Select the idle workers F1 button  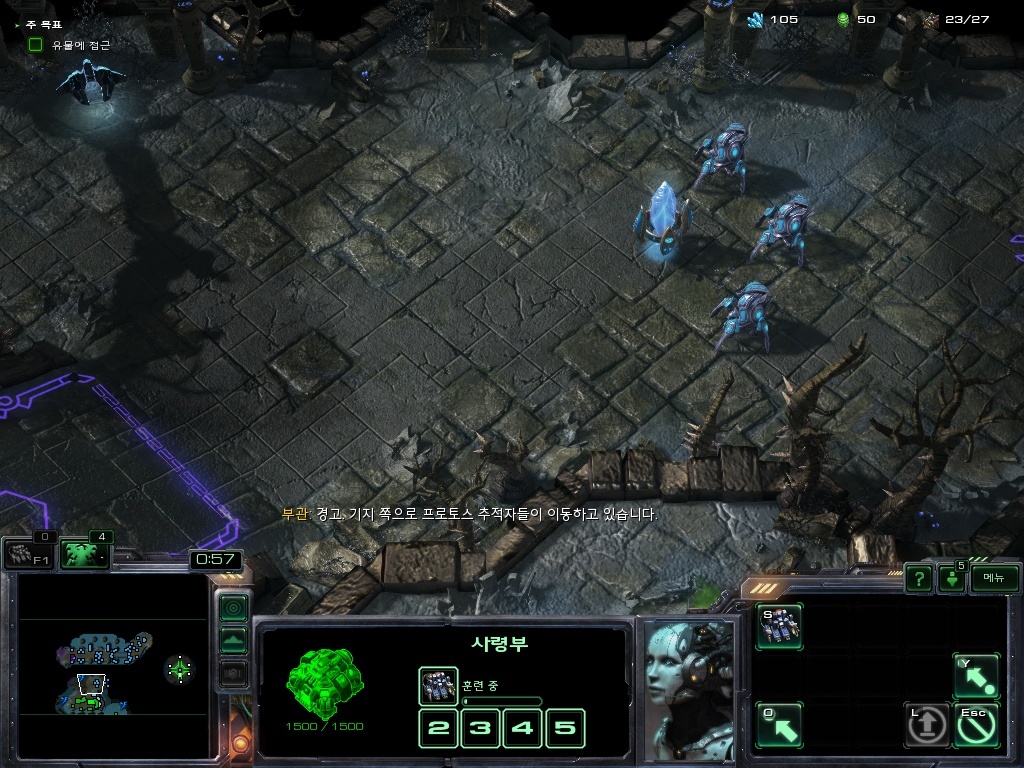pos(28,555)
